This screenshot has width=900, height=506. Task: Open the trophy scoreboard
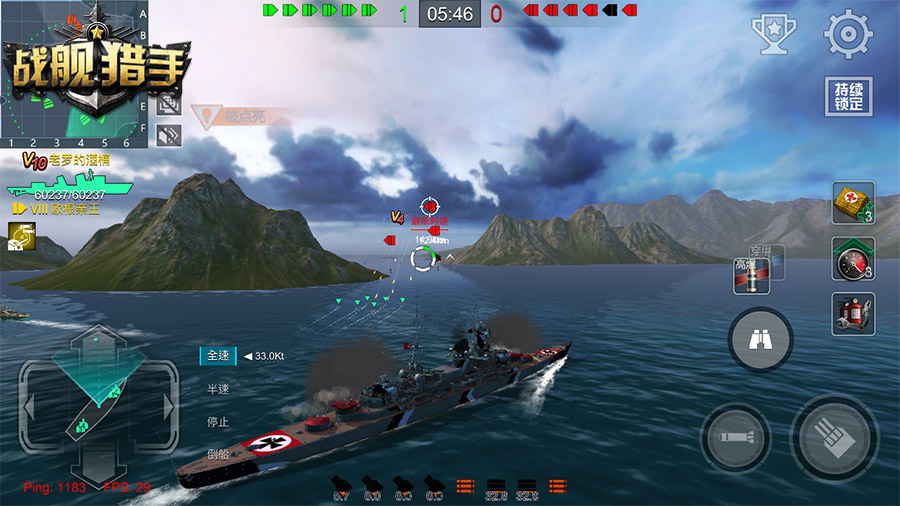click(x=773, y=34)
